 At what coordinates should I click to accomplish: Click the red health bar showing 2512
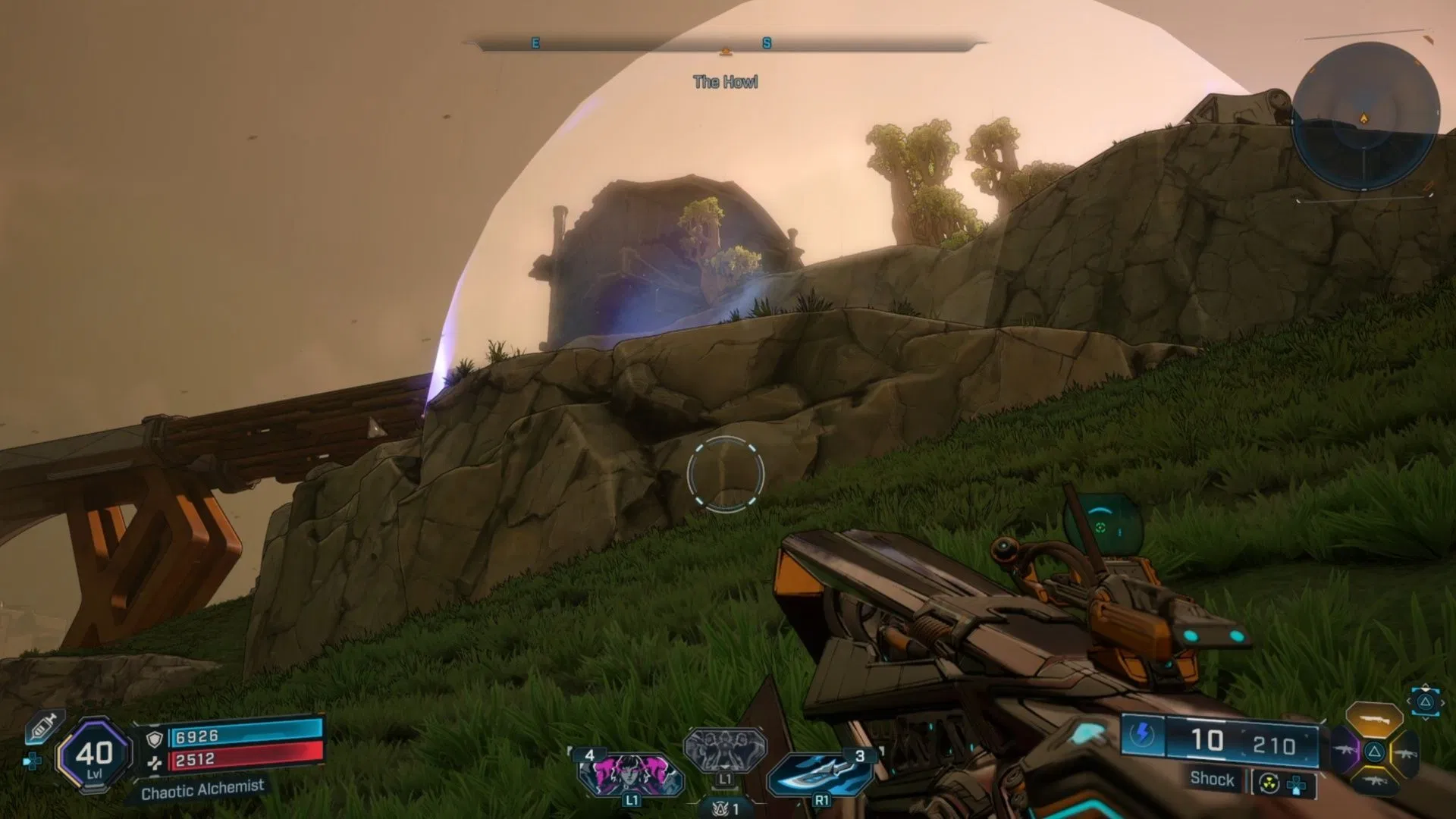249,761
